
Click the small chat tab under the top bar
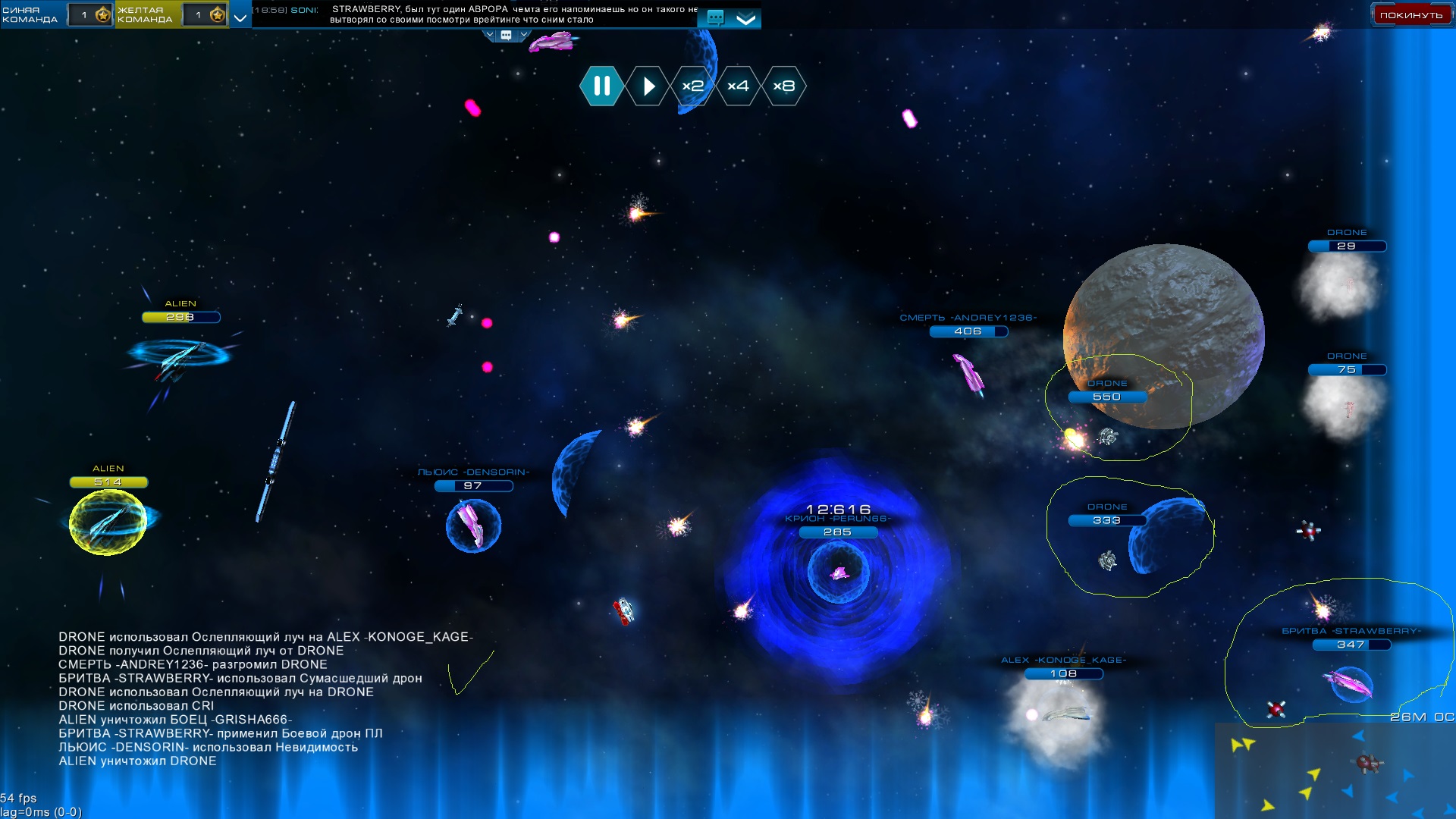(x=506, y=35)
